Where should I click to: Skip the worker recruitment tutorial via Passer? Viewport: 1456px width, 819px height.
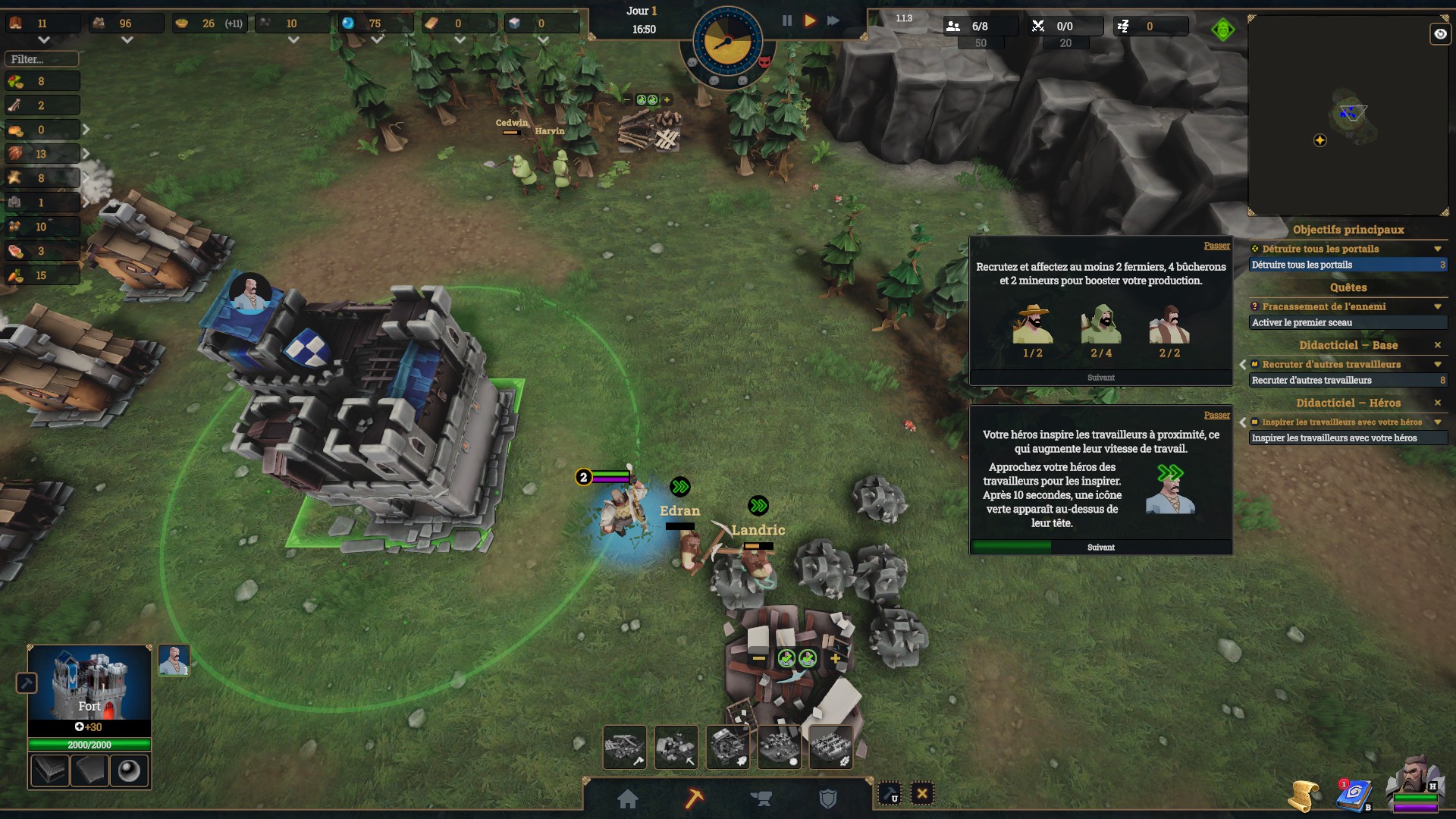[1216, 246]
